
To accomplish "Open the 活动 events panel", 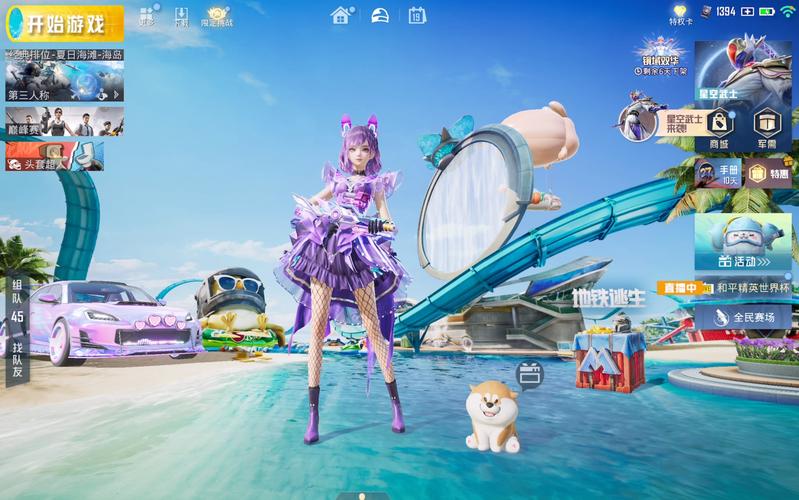I will click(x=743, y=242).
